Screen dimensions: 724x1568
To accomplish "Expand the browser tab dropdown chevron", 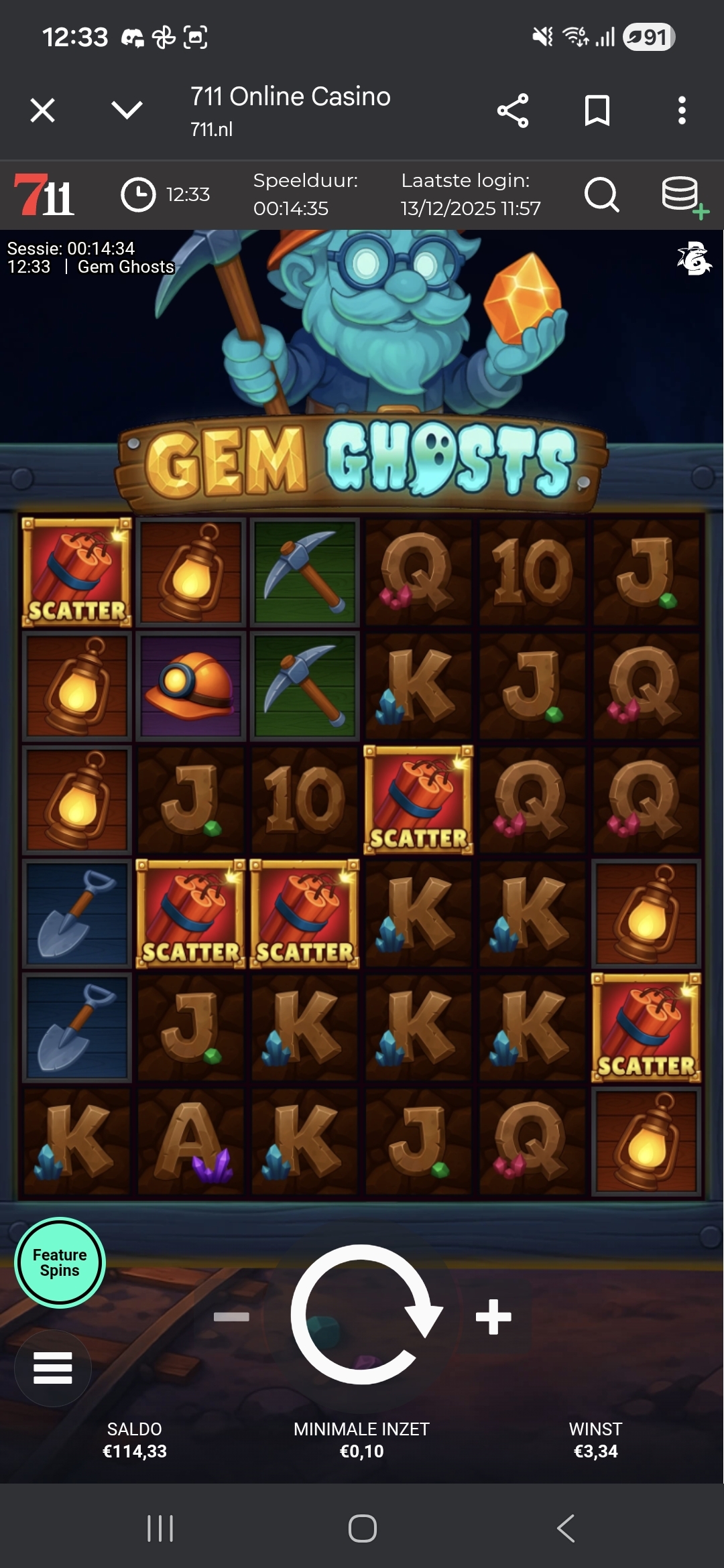I will [127, 111].
